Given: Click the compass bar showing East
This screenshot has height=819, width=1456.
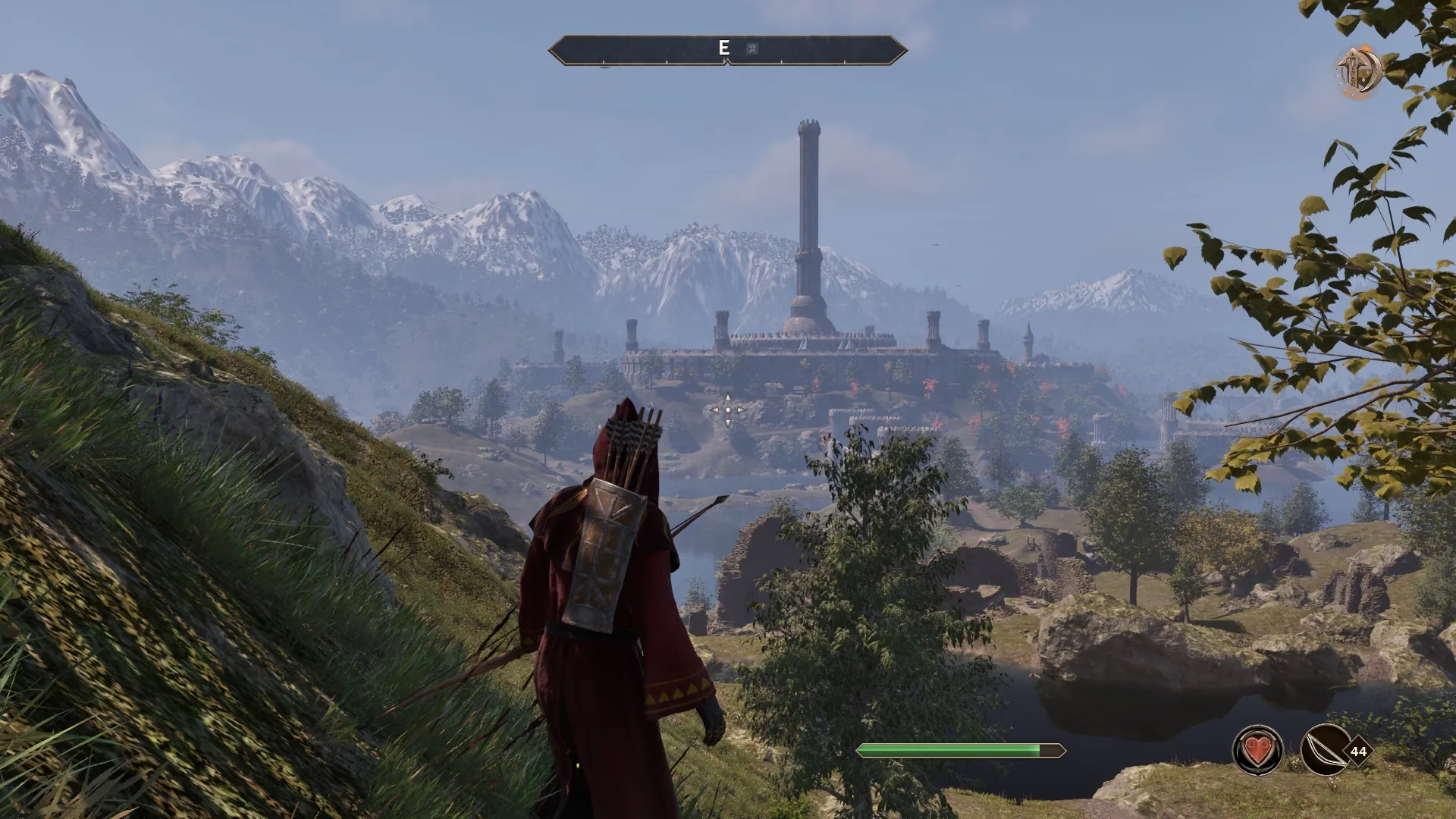Looking at the screenshot, I should tap(727, 50).
